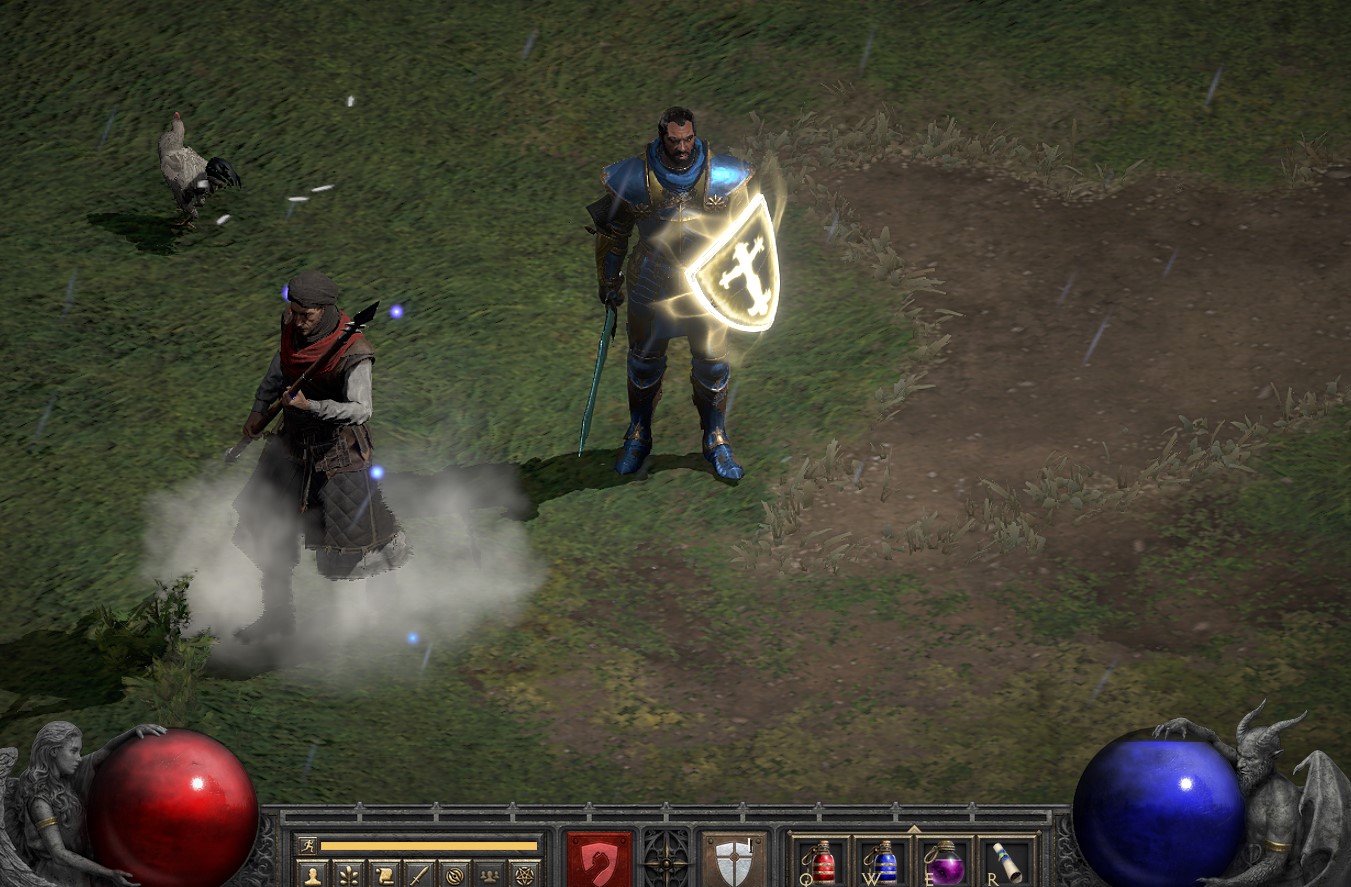1351x887 pixels.
Task: Select the shield right-click skill button
Action: 734,860
